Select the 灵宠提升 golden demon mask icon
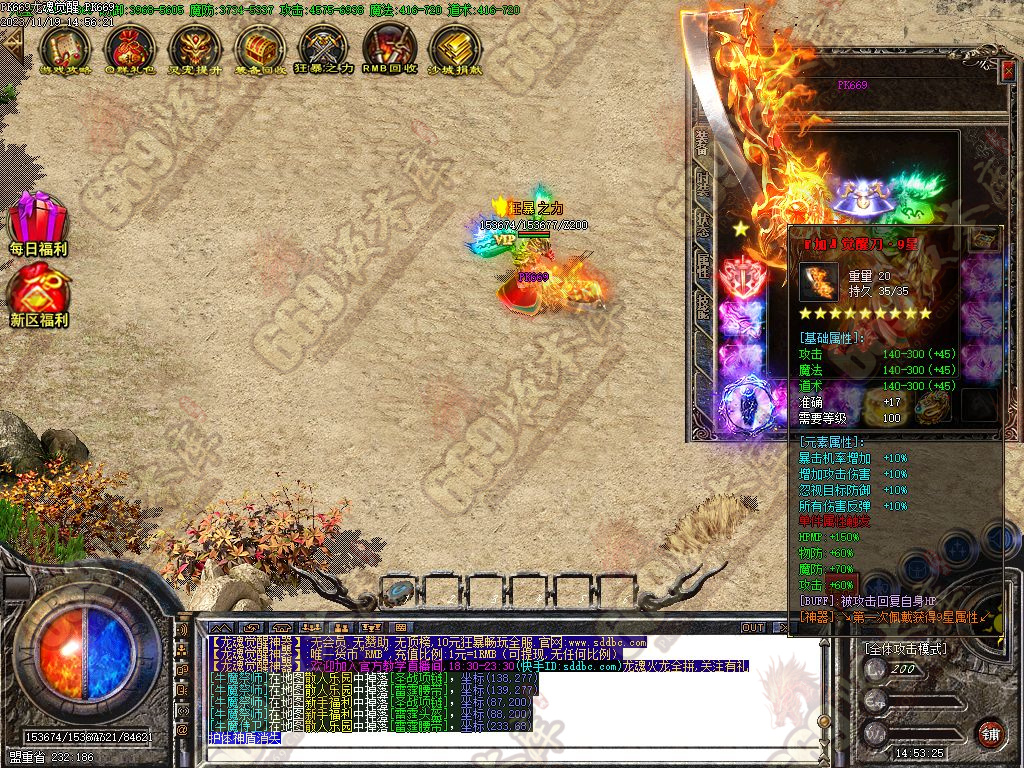Screen dimensions: 1024x768 tap(195, 46)
